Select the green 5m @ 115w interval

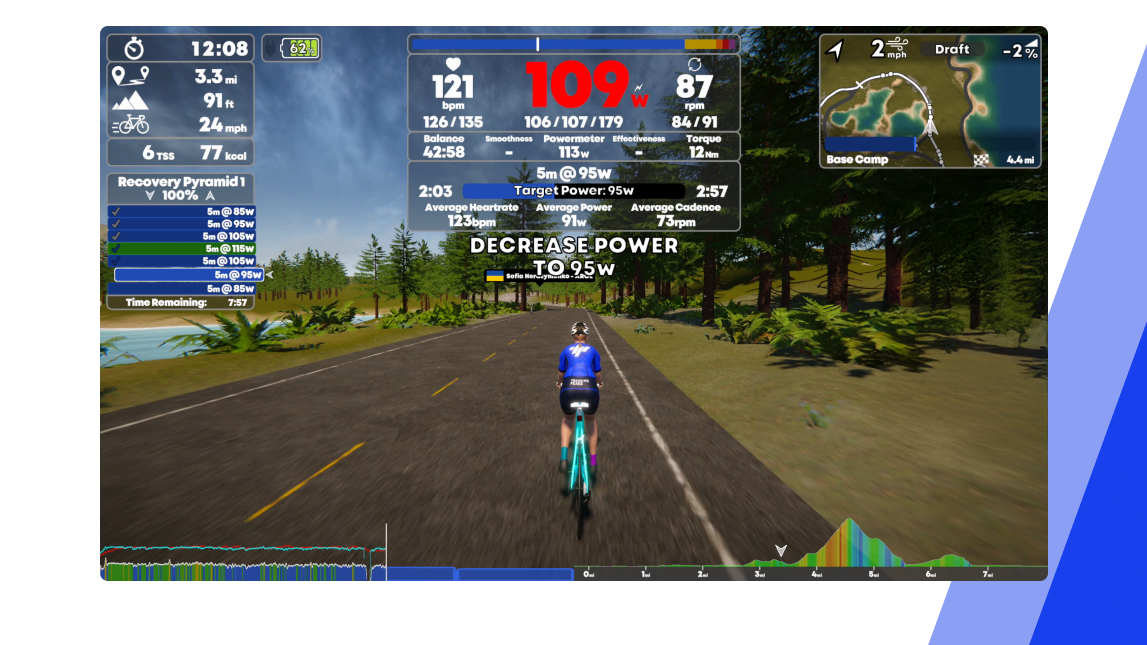pos(182,249)
